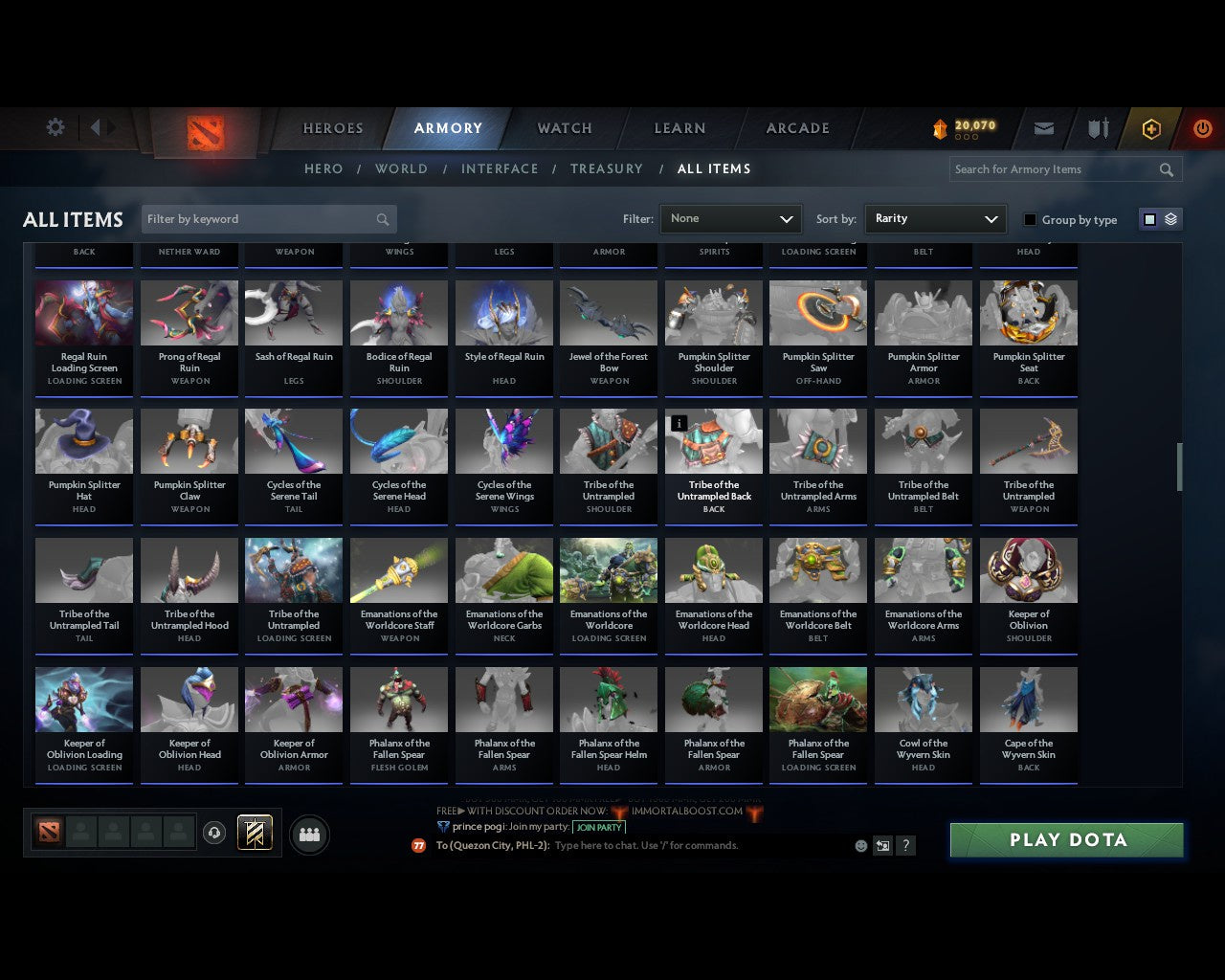Click the PLAY DOTA button
This screenshot has width=1225, height=980.
click(x=1066, y=839)
